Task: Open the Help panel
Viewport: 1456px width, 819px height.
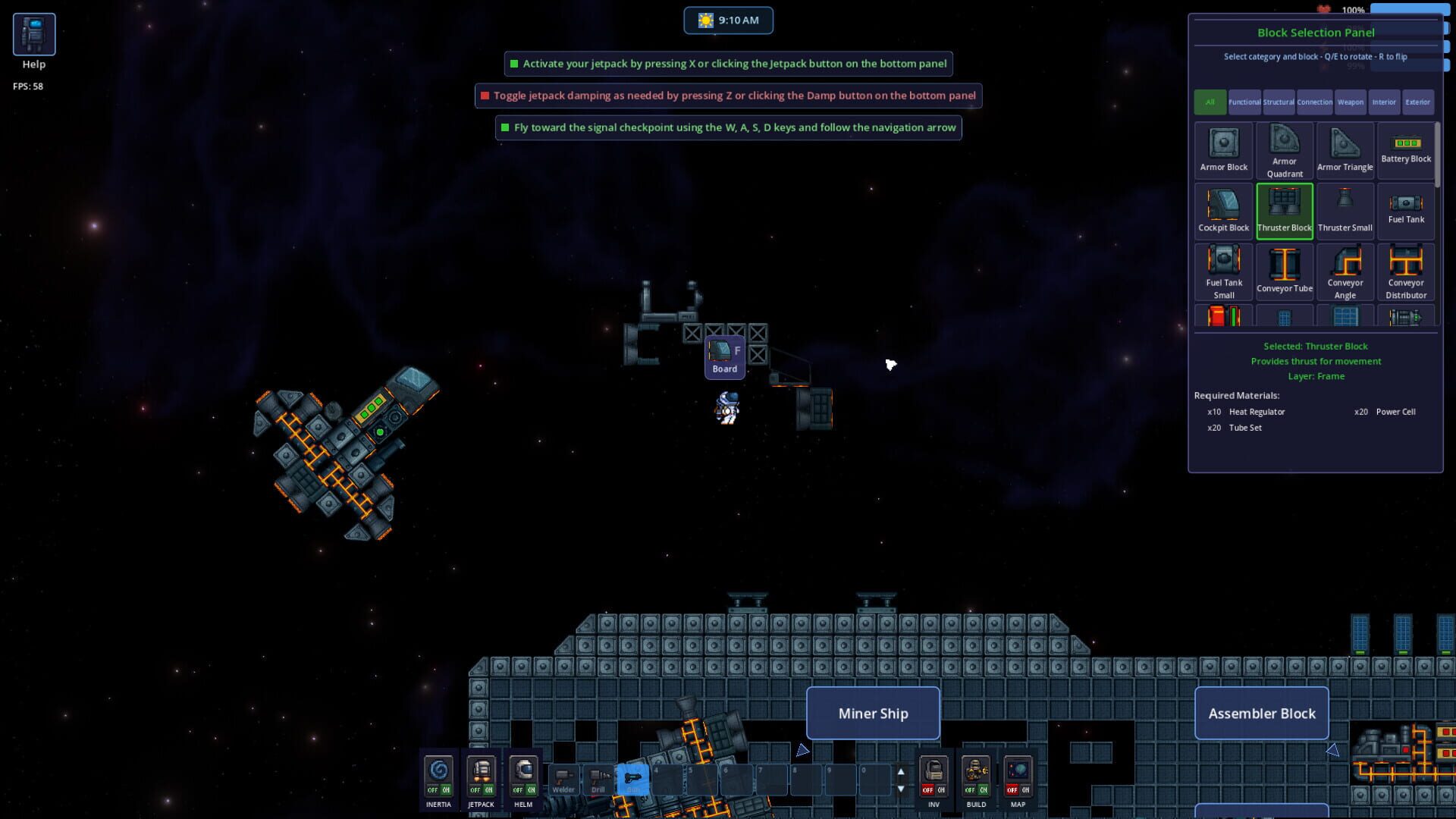Action: click(x=33, y=33)
